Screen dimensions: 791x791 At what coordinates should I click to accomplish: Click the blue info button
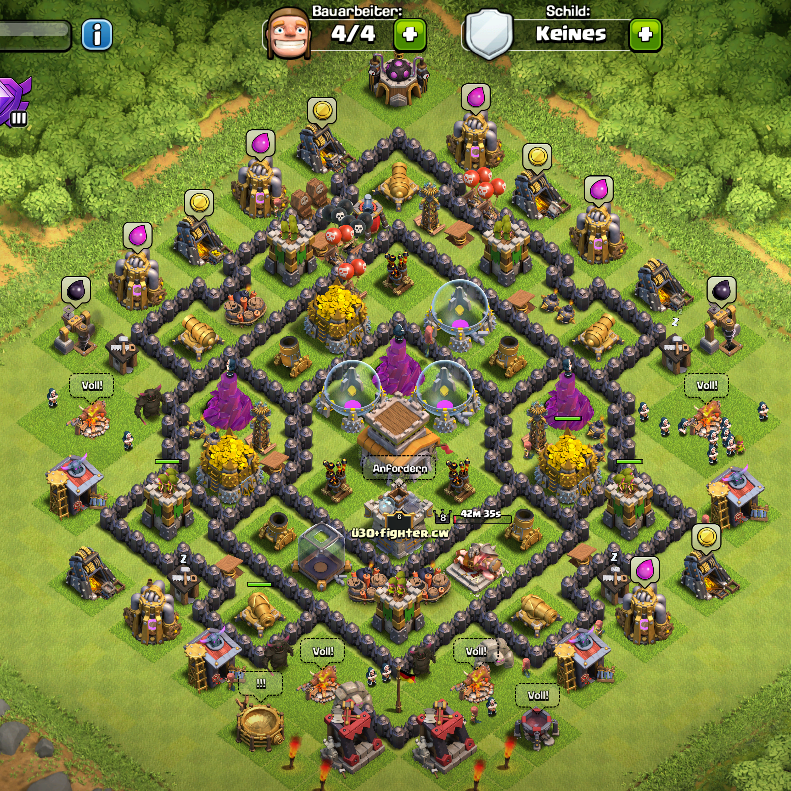coord(96,35)
